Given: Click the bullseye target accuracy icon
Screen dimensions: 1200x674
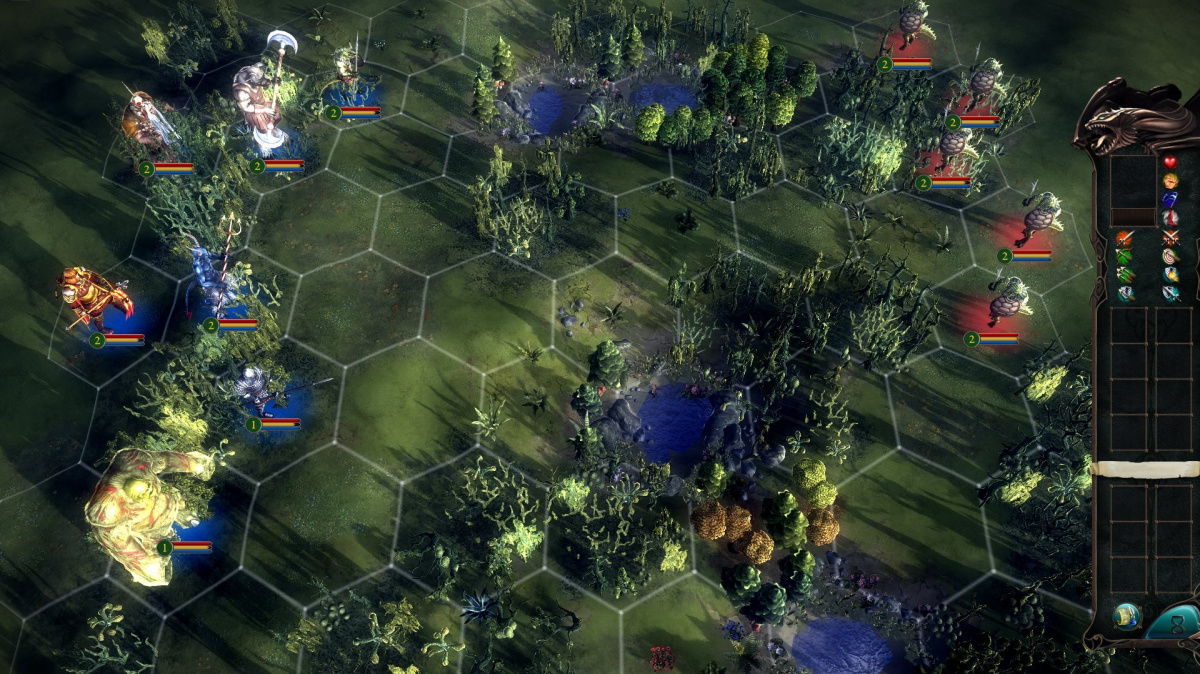Looking at the screenshot, I should tap(1170, 257).
